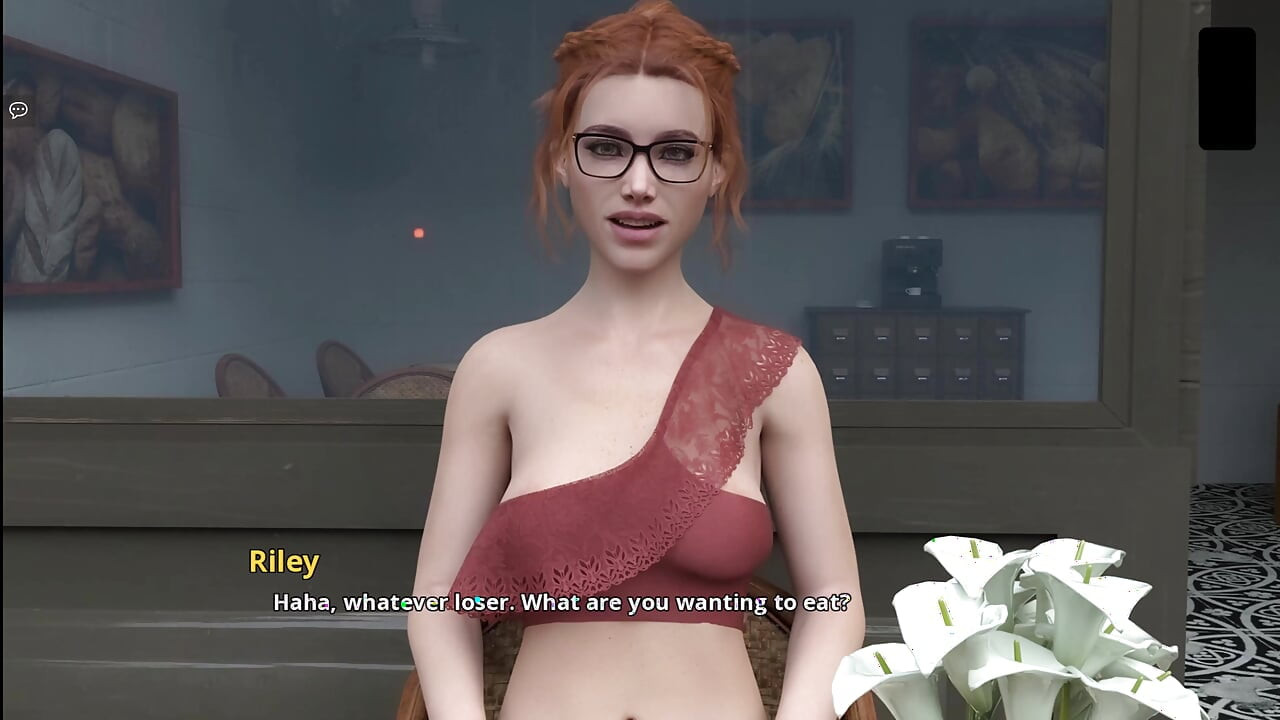Click the name label Riley
This screenshot has height=720, width=1280.
click(283, 561)
